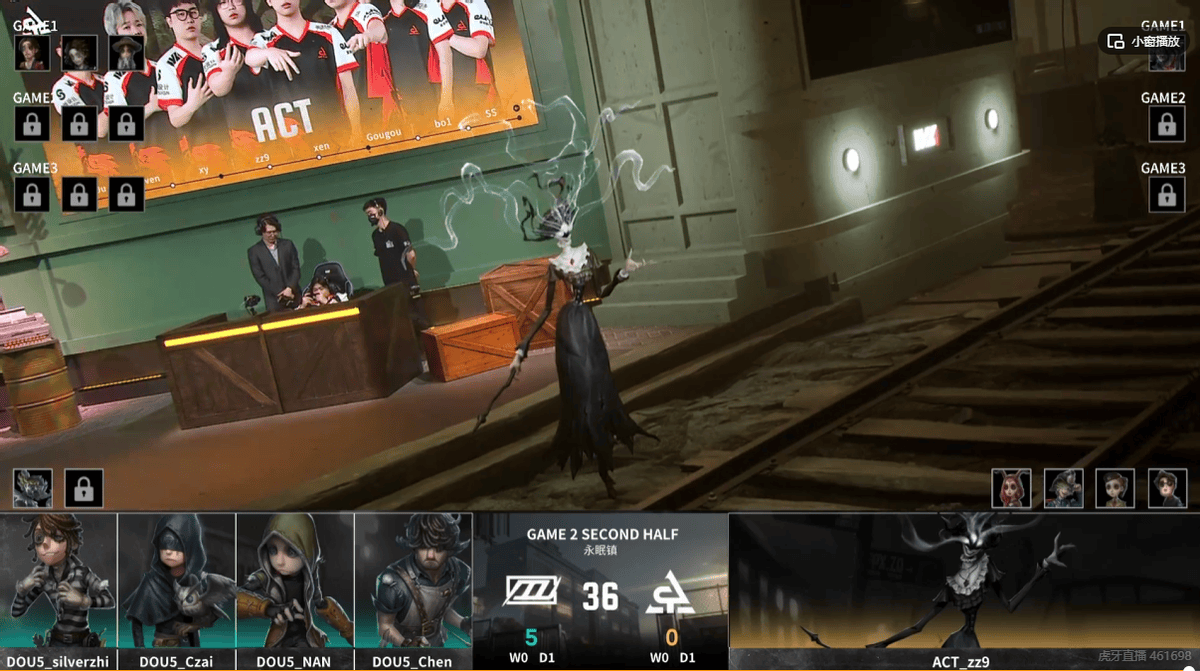Viewport: 1200px width, 671px height.
Task: Click the ACT team logo on scoreboard
Action: 671,595
